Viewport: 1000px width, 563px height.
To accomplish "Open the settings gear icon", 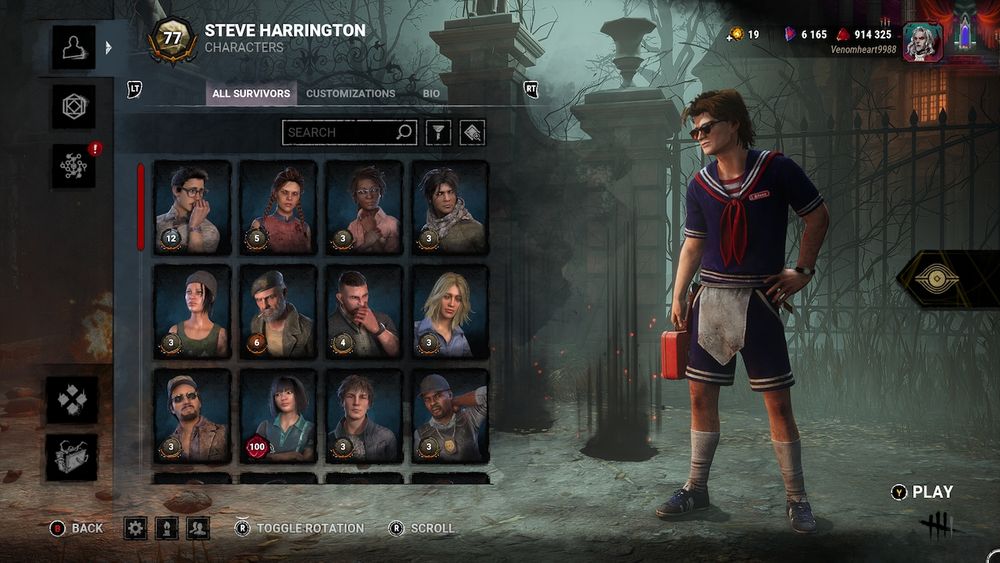I will click(x=135, y=528).
